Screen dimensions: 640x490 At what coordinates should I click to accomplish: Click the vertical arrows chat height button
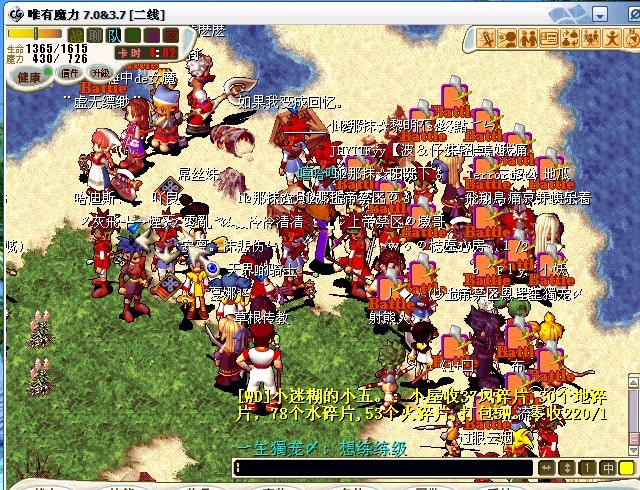[567, 468]
